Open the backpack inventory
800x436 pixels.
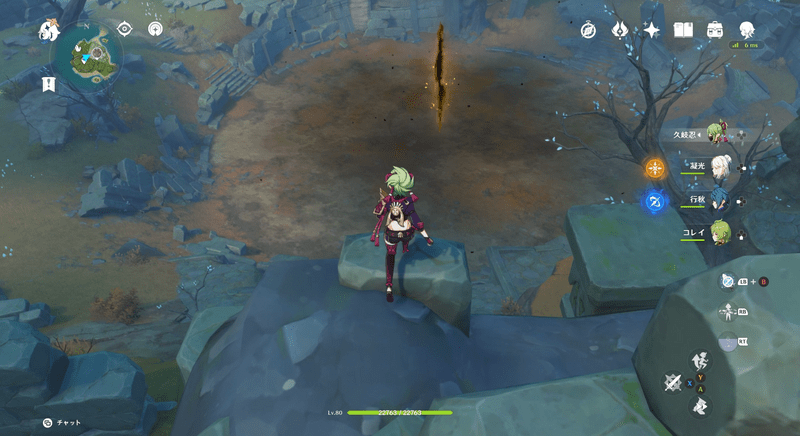714,31
